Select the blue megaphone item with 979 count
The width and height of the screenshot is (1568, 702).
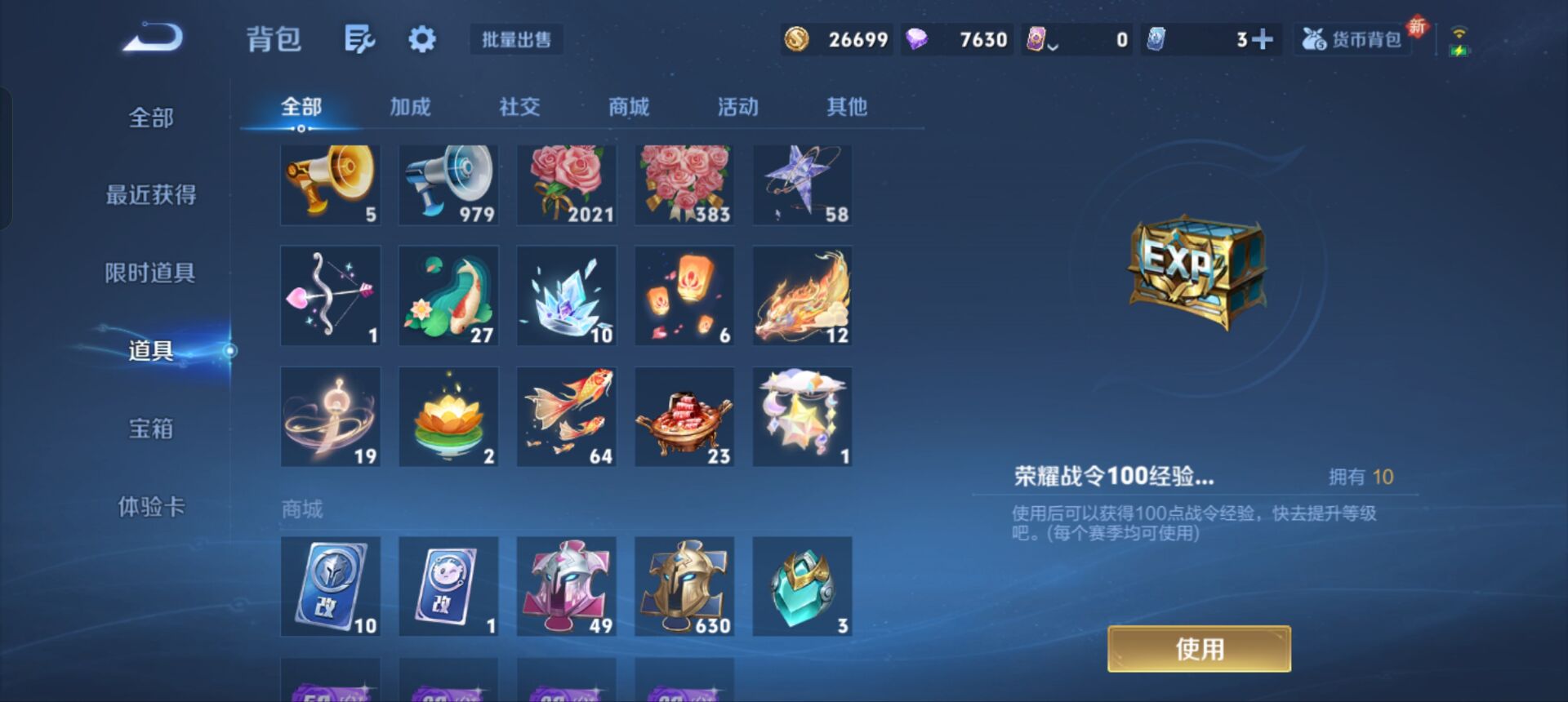(x=448, y=184)
